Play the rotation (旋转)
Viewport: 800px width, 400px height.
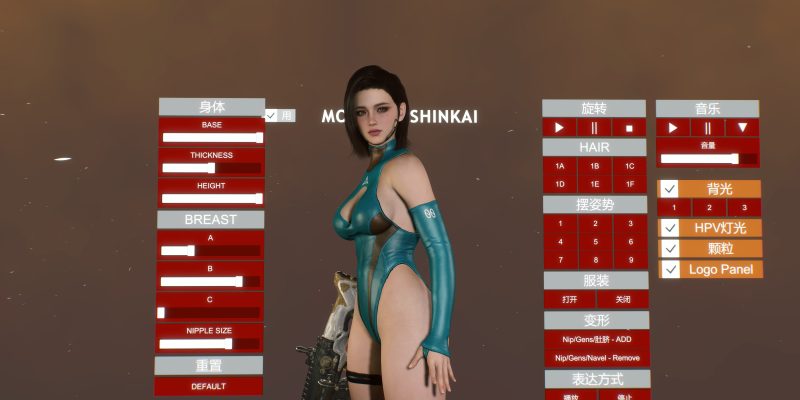click(560, 128)
